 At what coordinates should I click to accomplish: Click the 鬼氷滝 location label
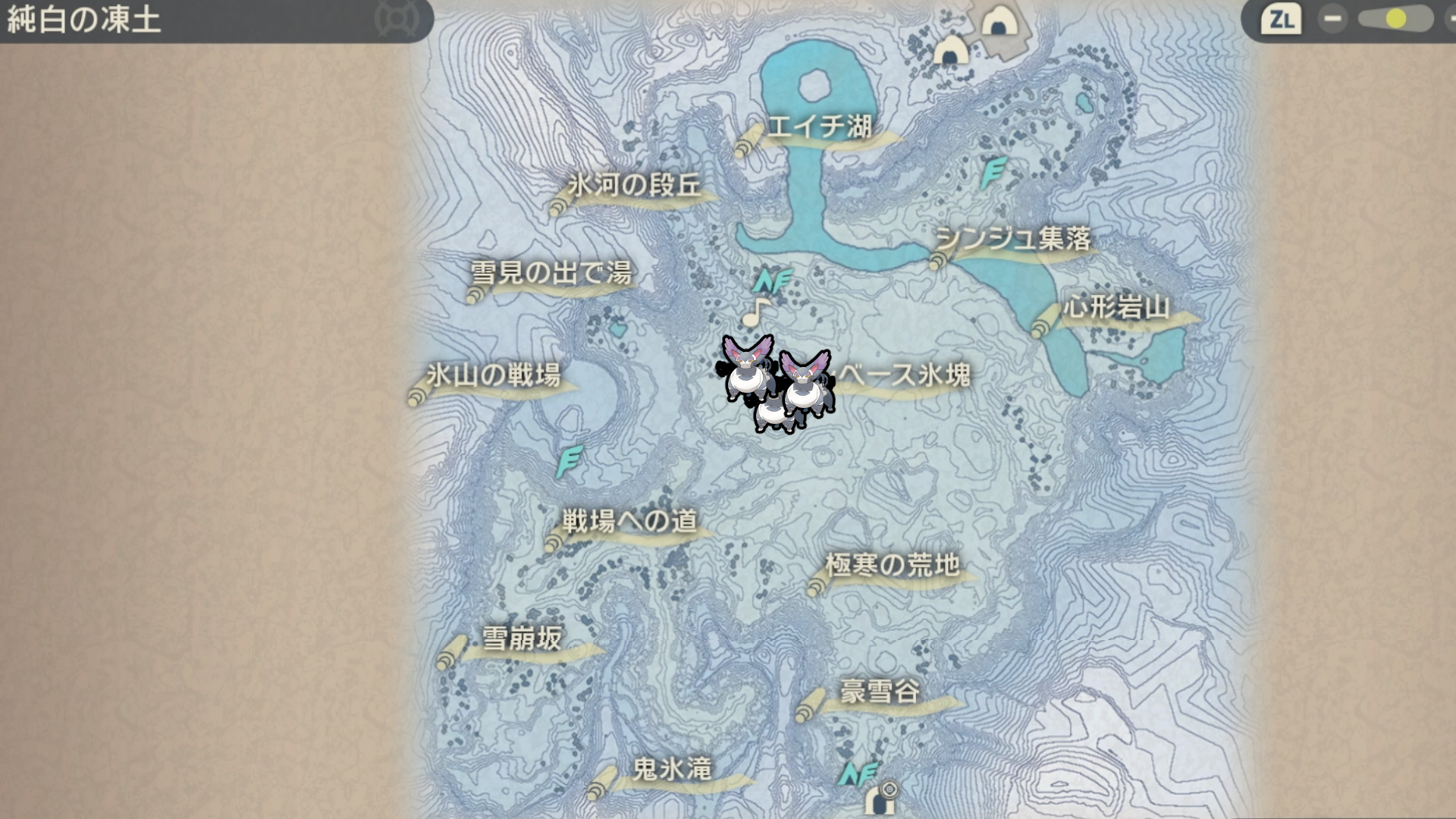click(x=672, y=770)
